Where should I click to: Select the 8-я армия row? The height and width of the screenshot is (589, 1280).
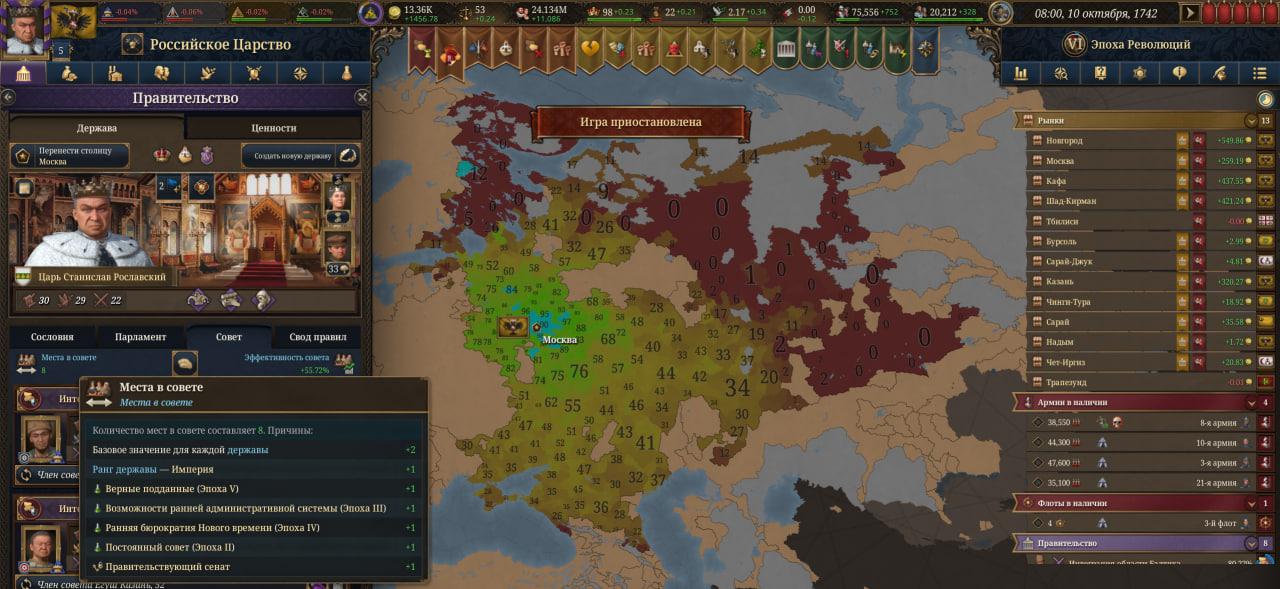pos(1140,423)
